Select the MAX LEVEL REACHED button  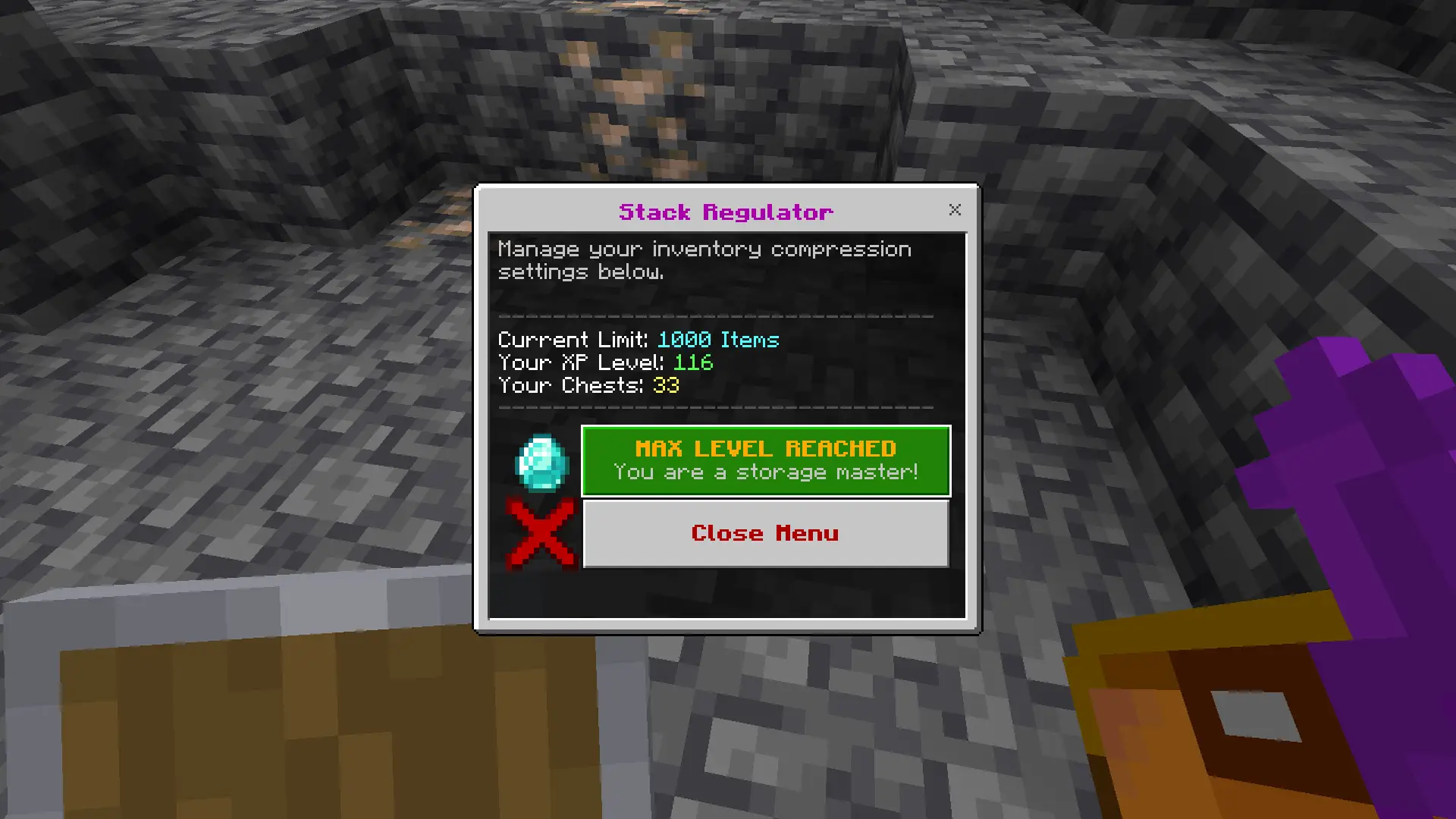click(x=765, y=460)
